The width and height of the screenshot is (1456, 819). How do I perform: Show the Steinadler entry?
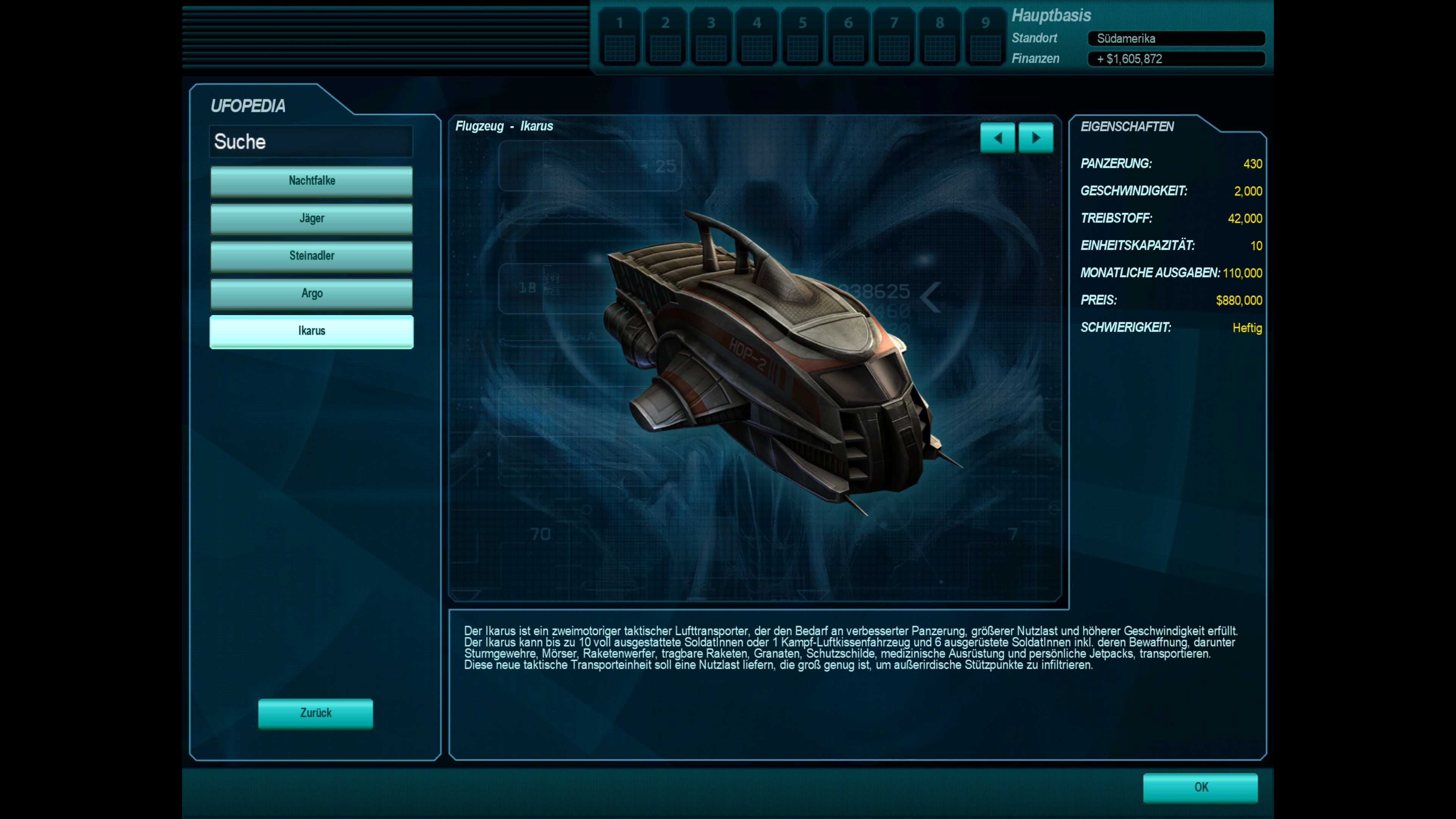311,256
